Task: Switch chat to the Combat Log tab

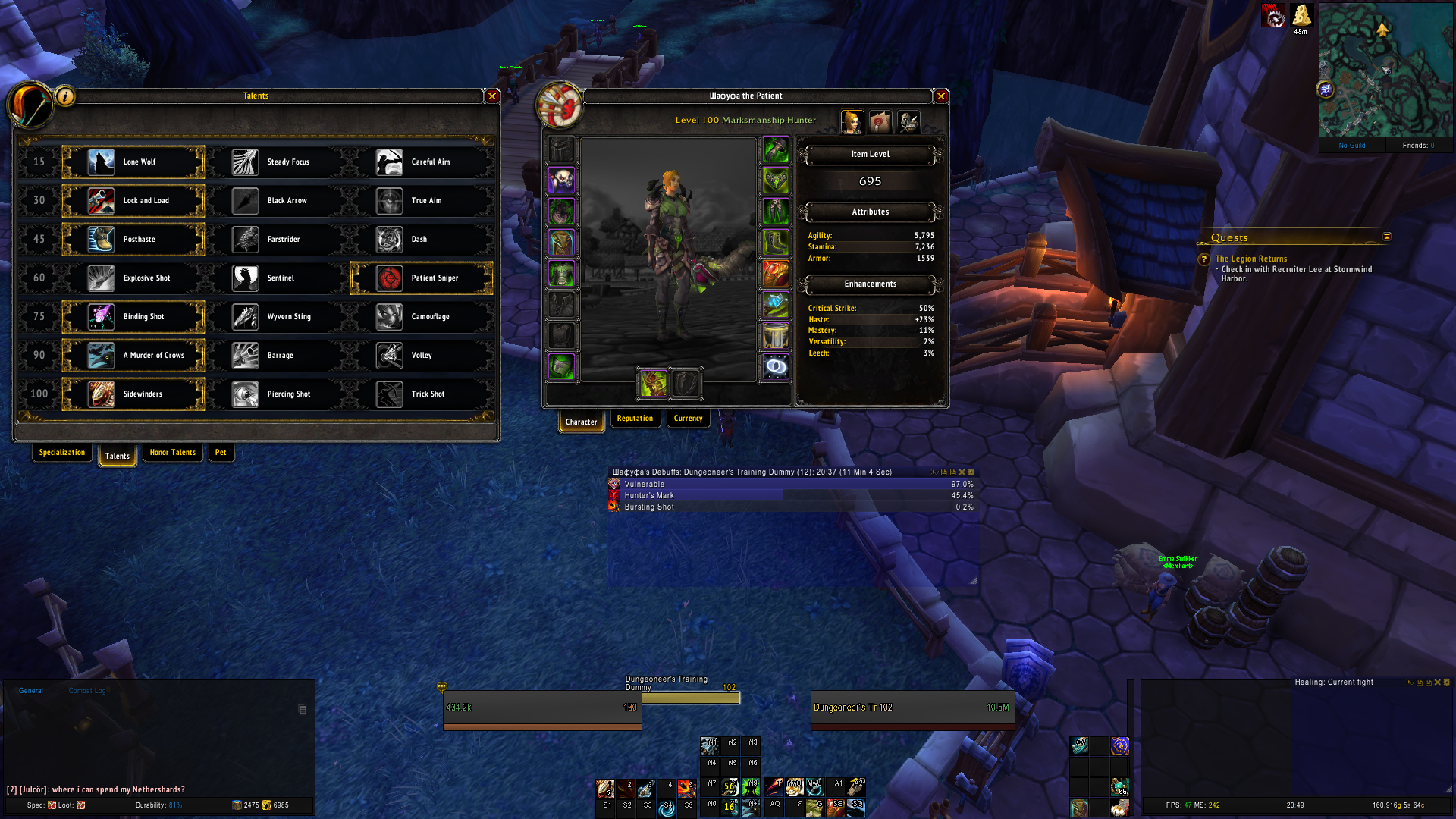Action: pos(87,691)
